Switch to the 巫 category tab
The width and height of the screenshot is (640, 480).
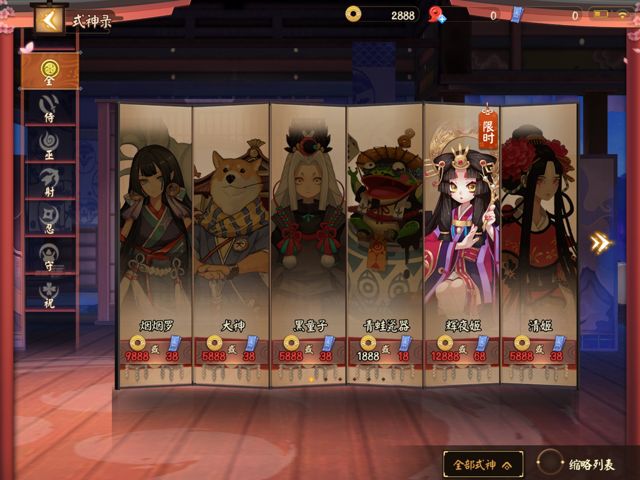[49, 143]
